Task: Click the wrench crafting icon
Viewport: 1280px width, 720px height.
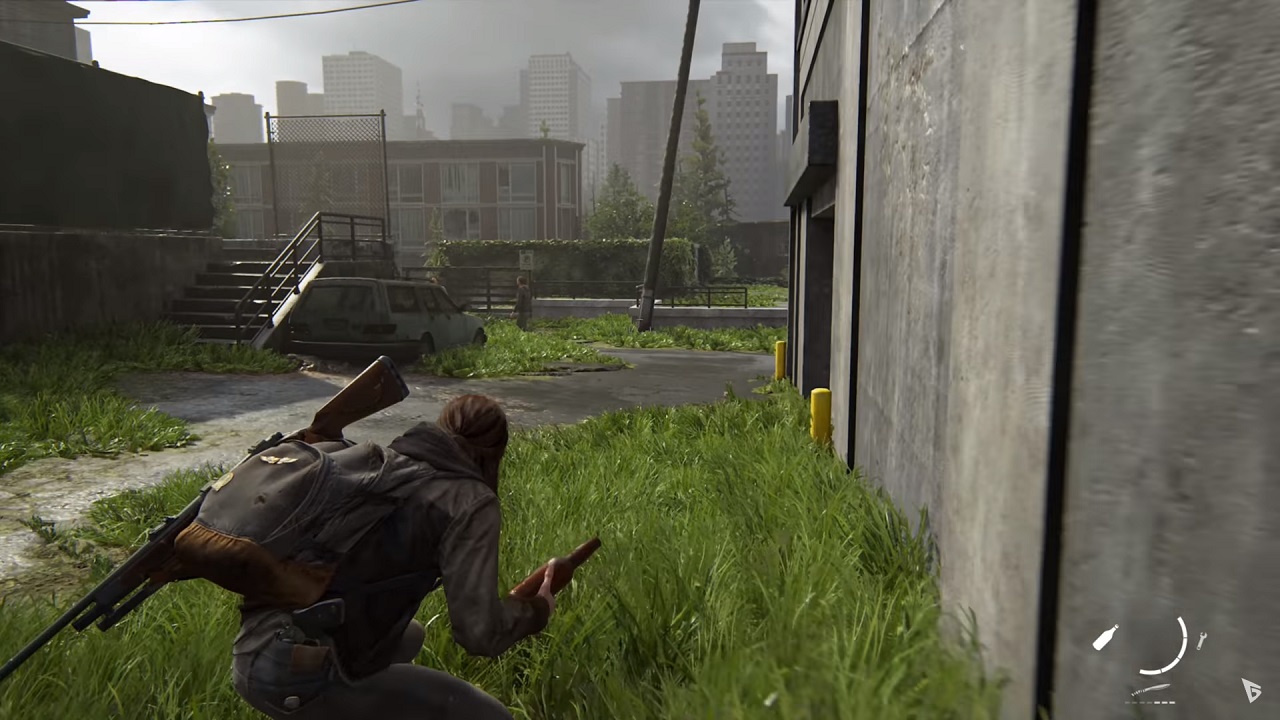Action: (1201, 641)
